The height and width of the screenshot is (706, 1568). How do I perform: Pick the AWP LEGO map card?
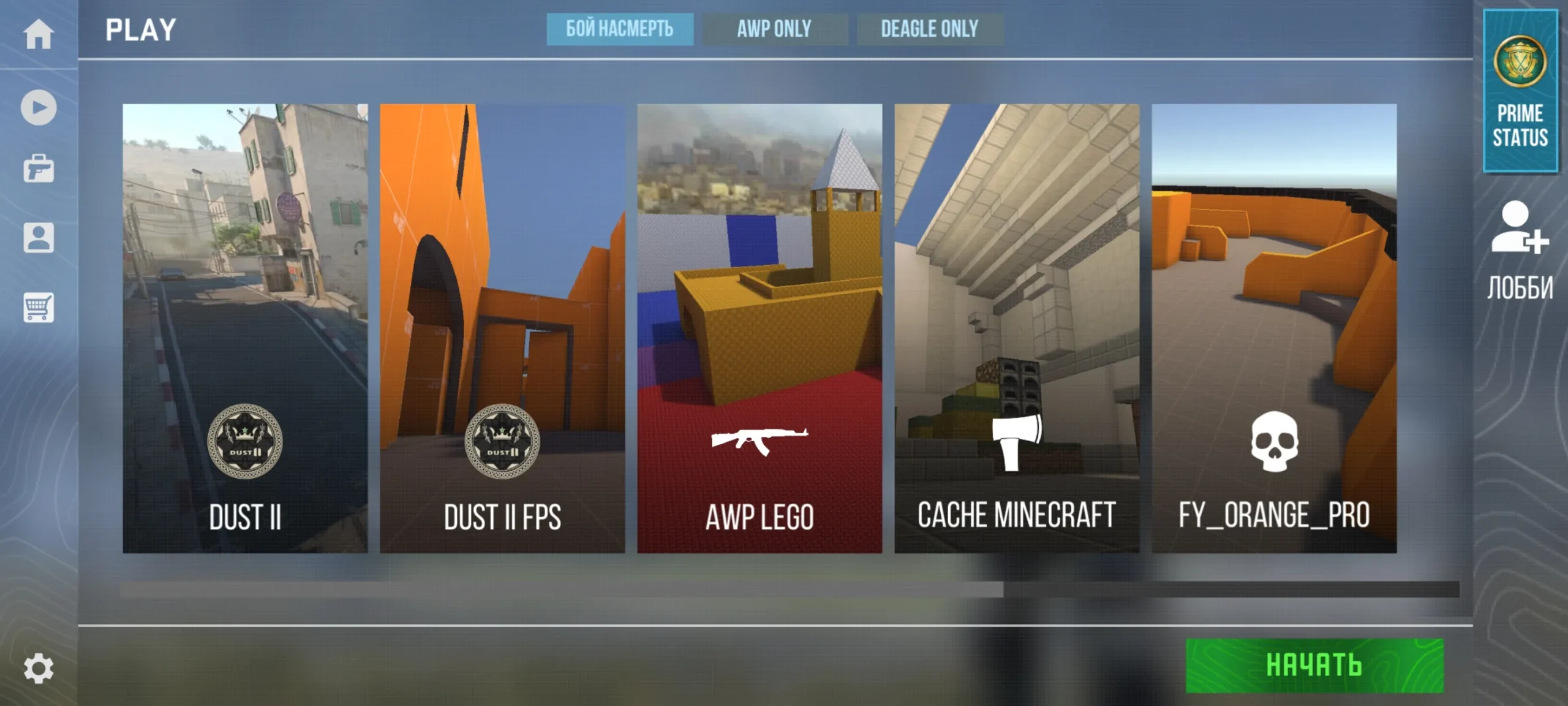tap(759, 328)
